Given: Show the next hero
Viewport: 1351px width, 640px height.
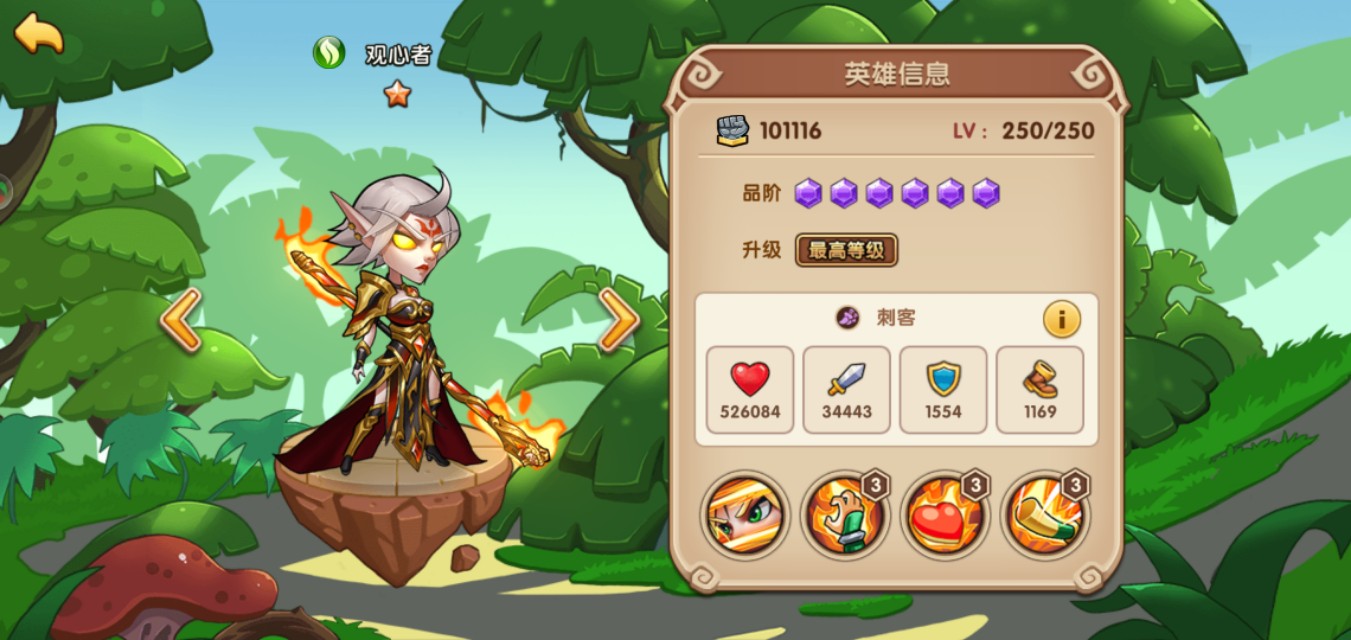Looking at the screenshot, I should coord(619,321).
